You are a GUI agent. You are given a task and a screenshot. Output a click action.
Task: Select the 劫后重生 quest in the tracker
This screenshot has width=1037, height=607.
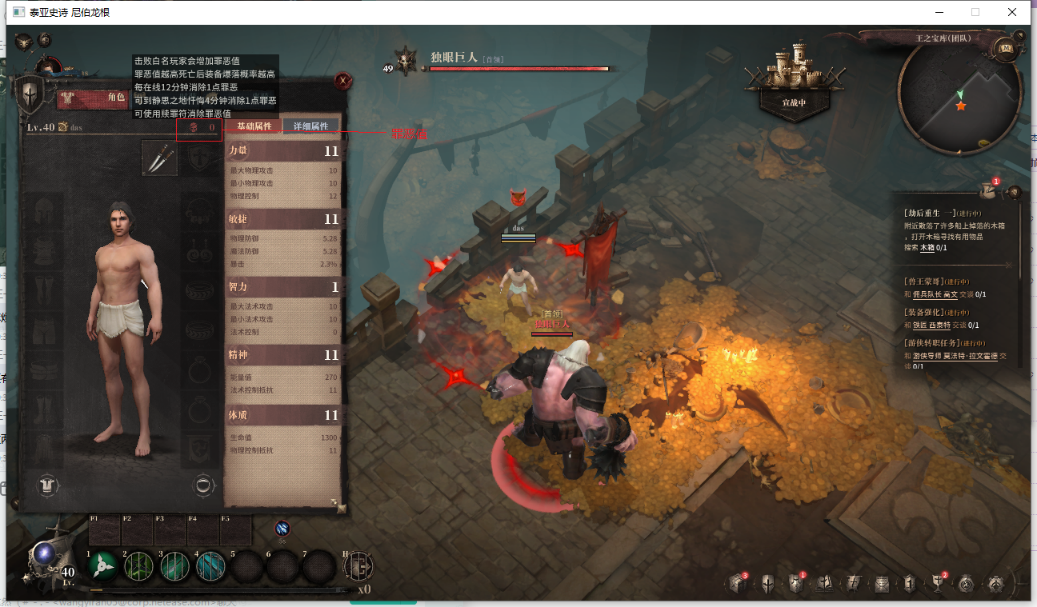[930, 212]
